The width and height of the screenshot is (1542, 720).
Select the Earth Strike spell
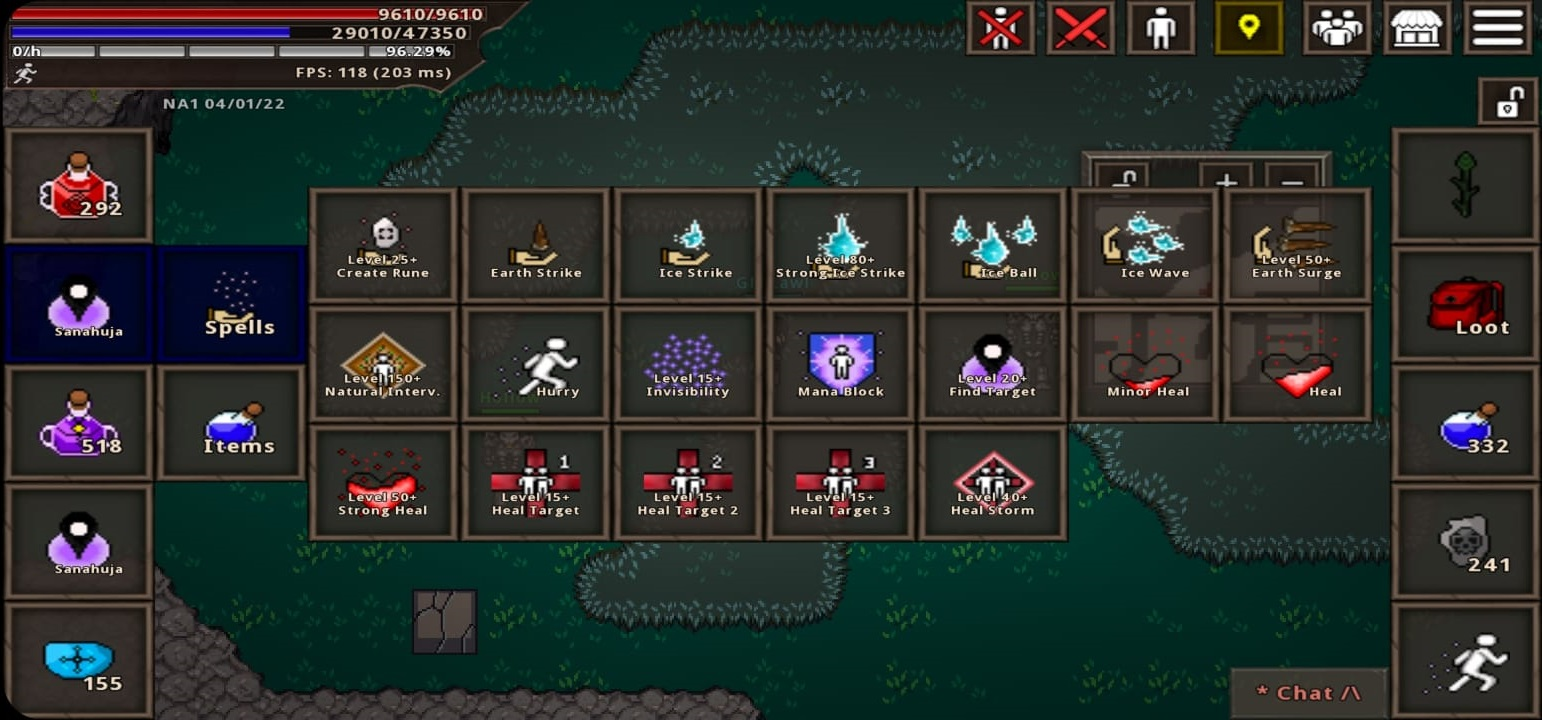535,243
